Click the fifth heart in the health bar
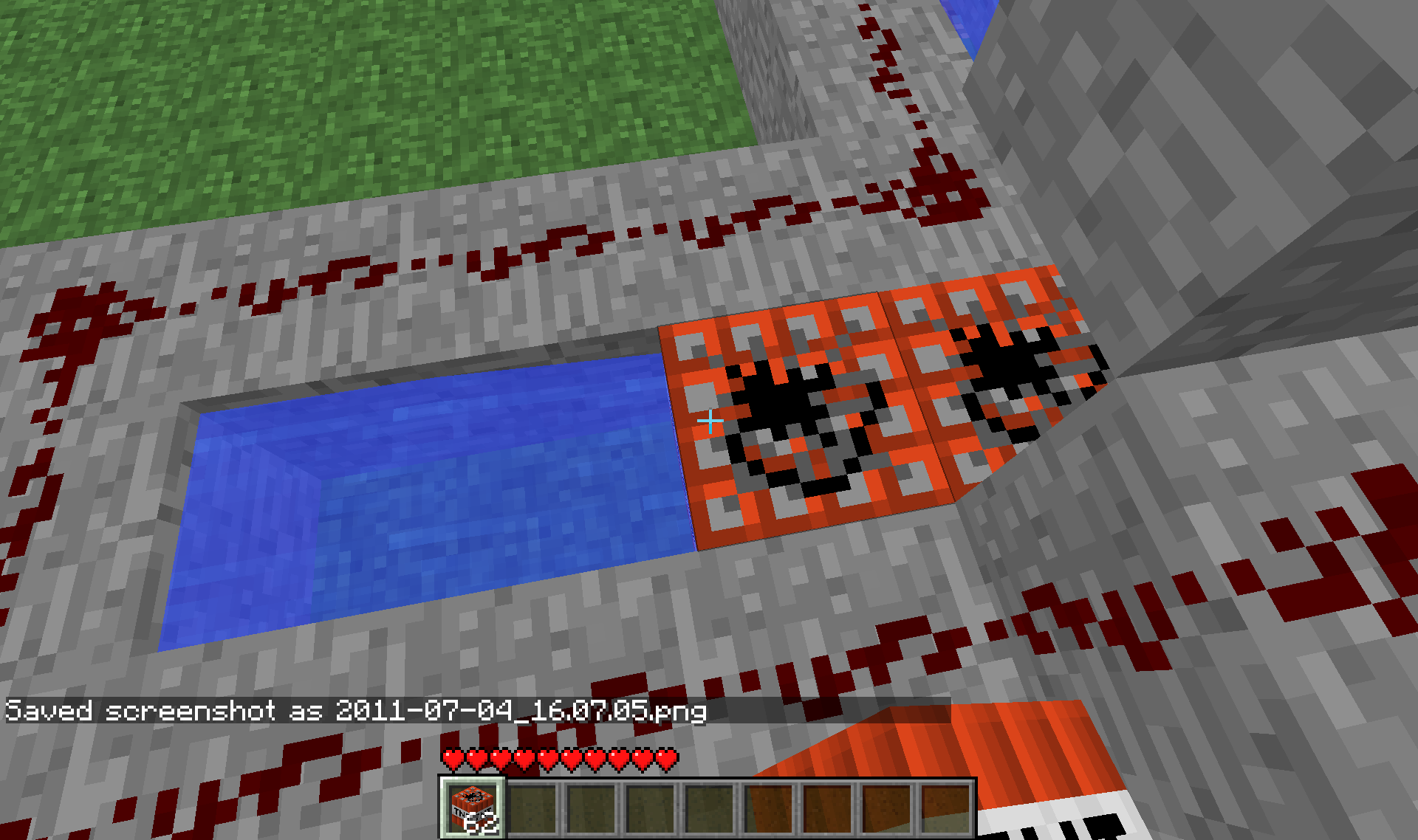 (547, 759)
